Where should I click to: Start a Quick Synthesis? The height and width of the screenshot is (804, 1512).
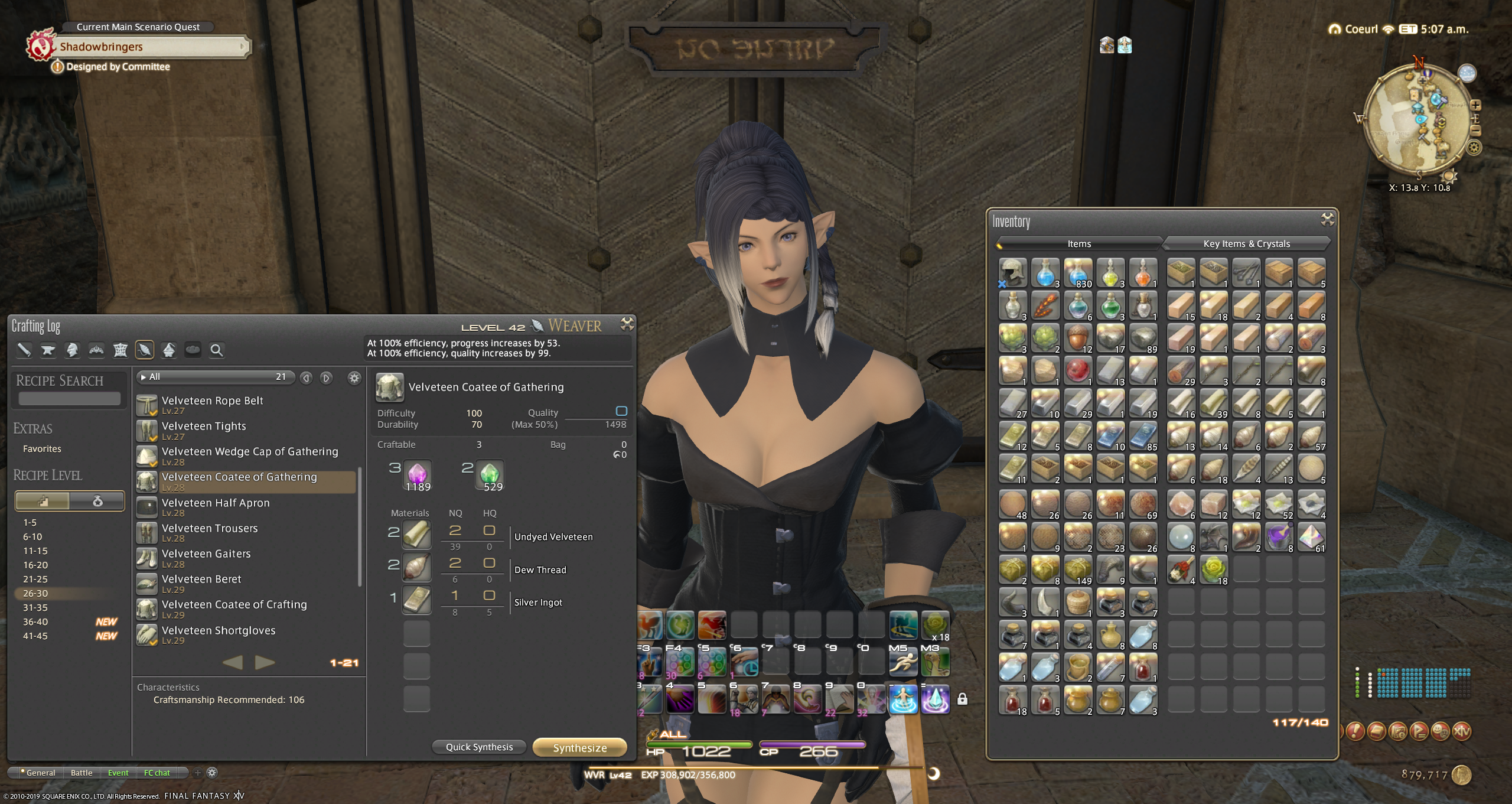(x=479, y=747)
